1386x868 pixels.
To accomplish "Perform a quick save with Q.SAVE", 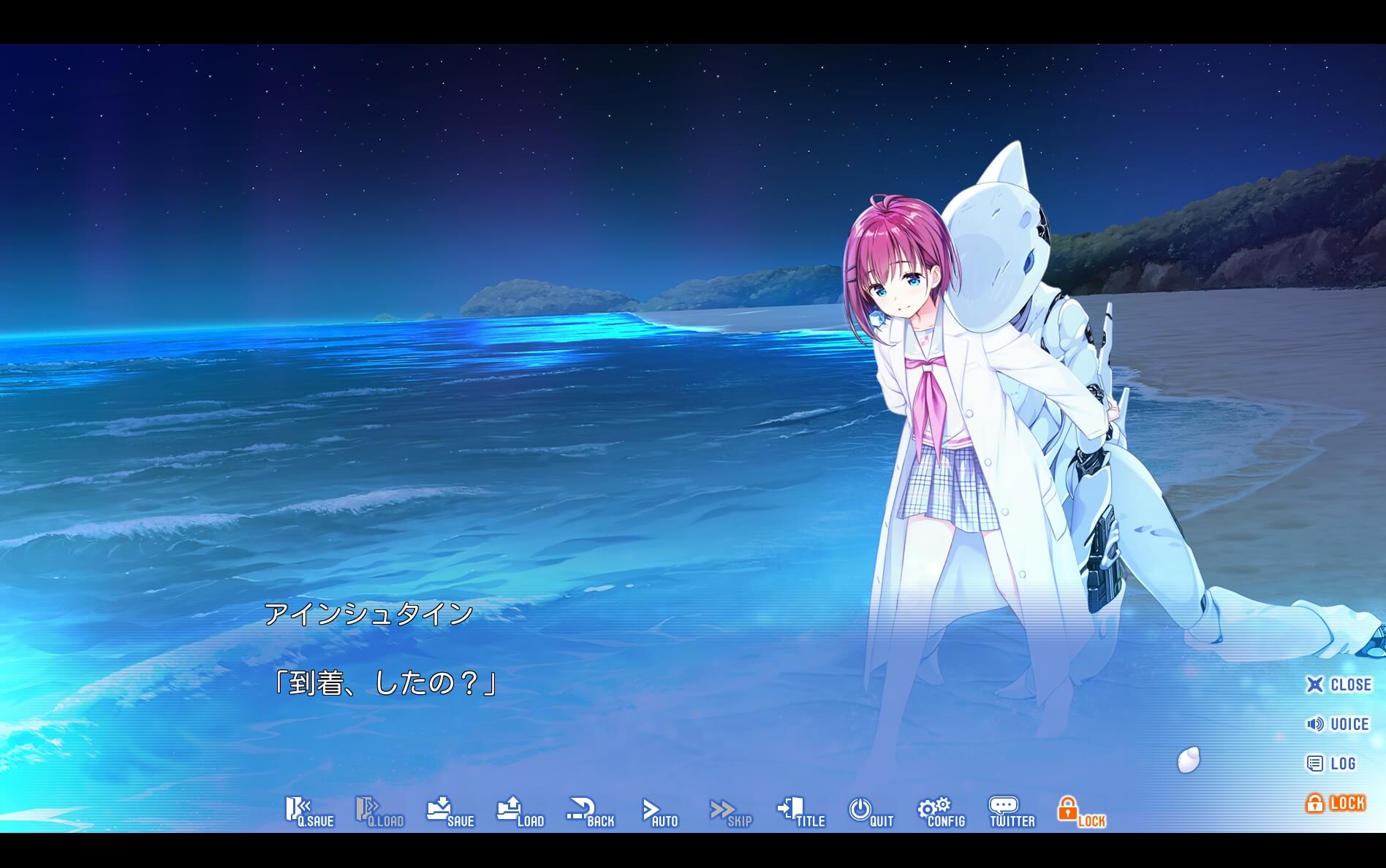I will [x=310, y=812].
